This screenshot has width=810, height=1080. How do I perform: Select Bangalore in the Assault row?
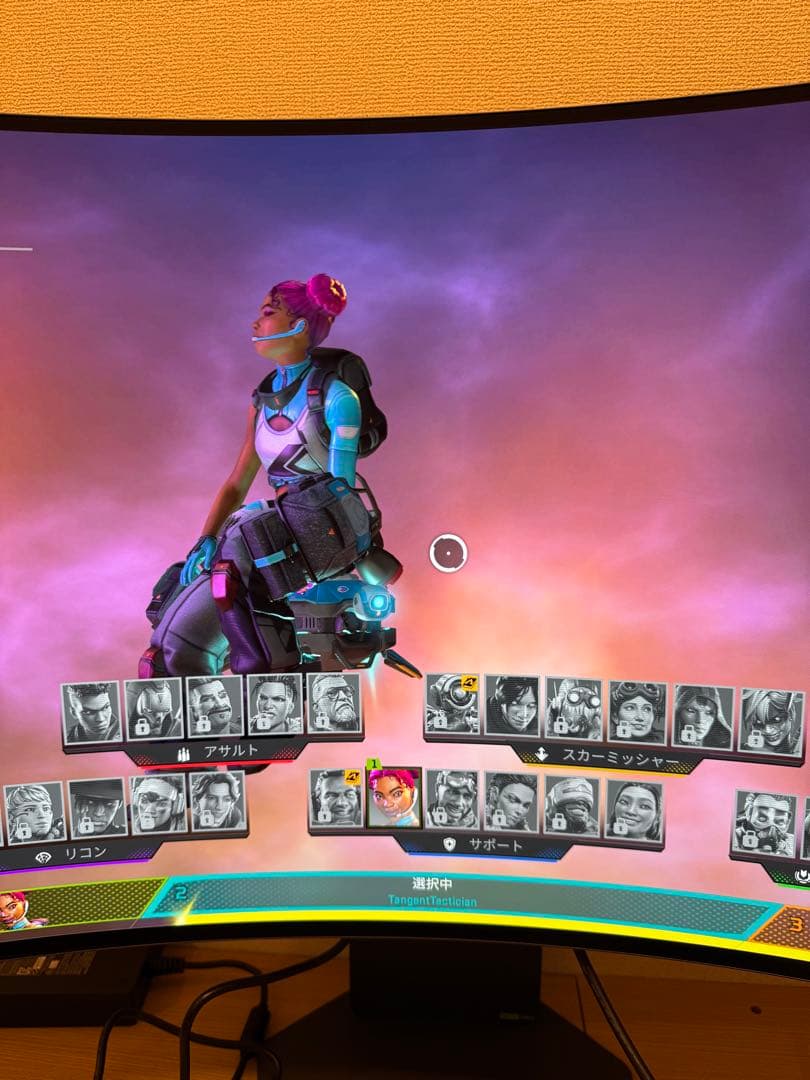pyautogui.click(x=92, y=710)
